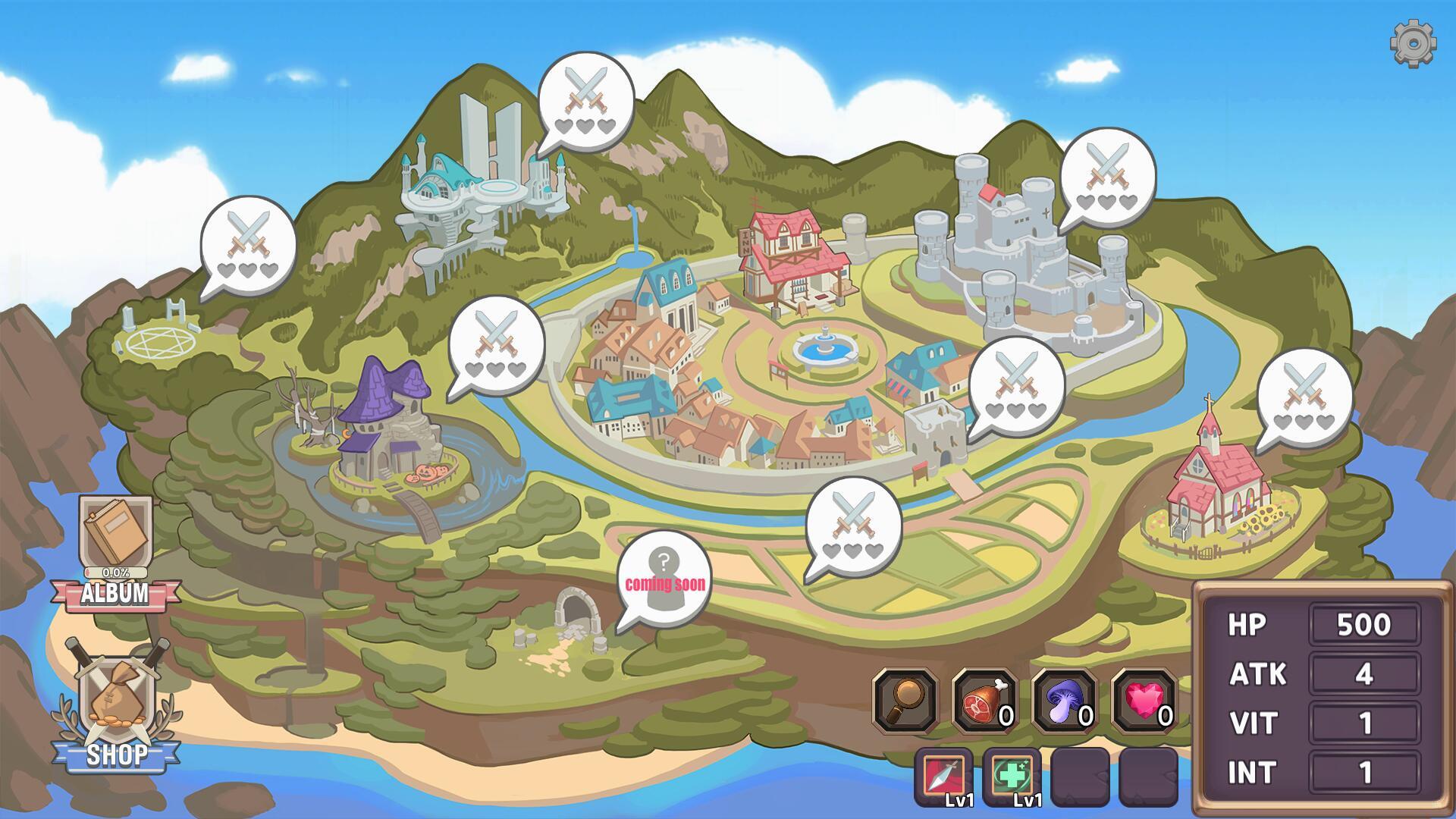Start the battle at the sky temple

(x=585, y=100)
